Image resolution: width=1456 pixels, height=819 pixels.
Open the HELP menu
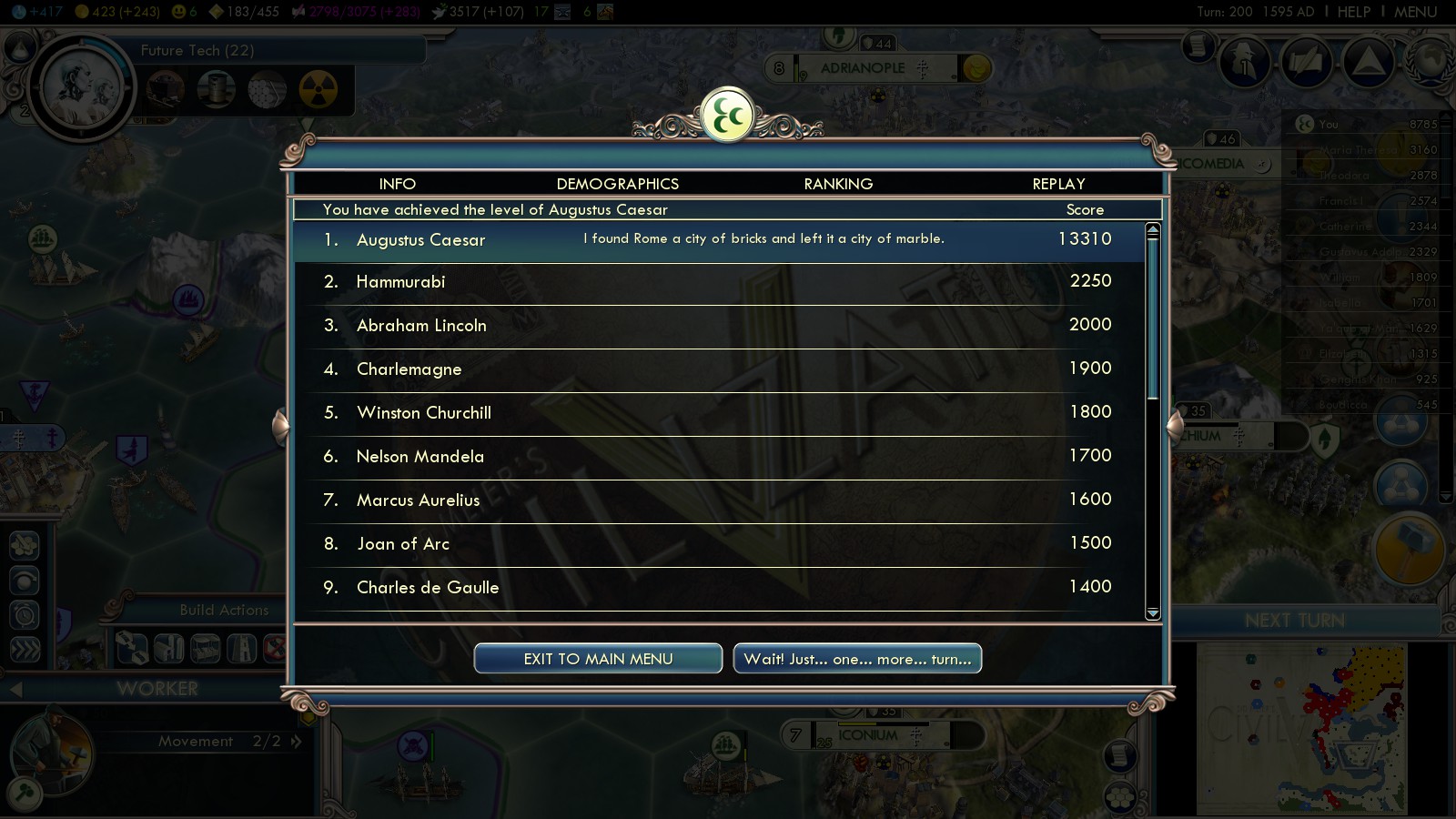(1353, 12)
